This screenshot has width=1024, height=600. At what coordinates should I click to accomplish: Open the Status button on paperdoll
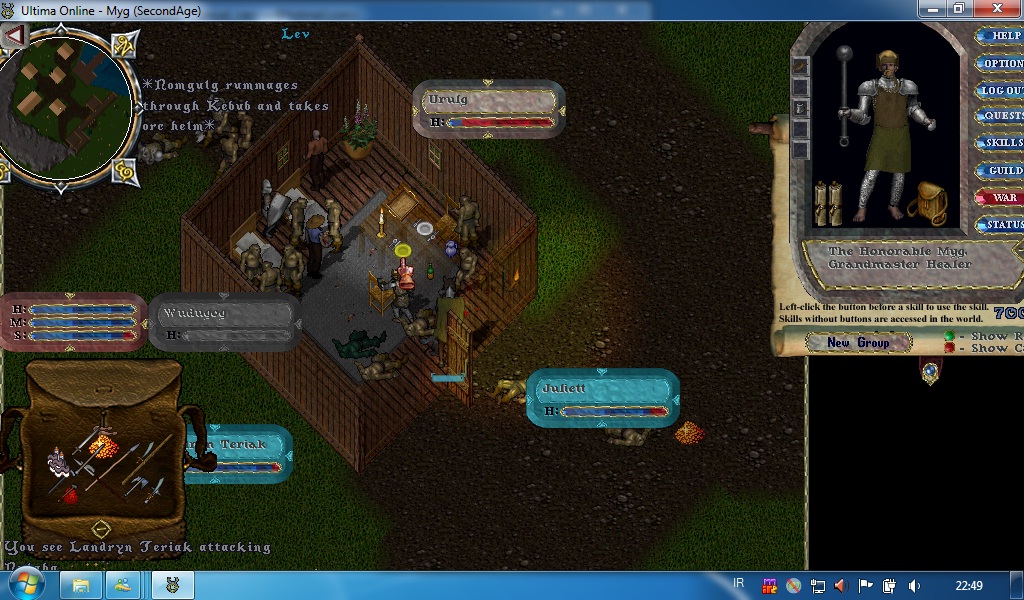[1000, 225]
